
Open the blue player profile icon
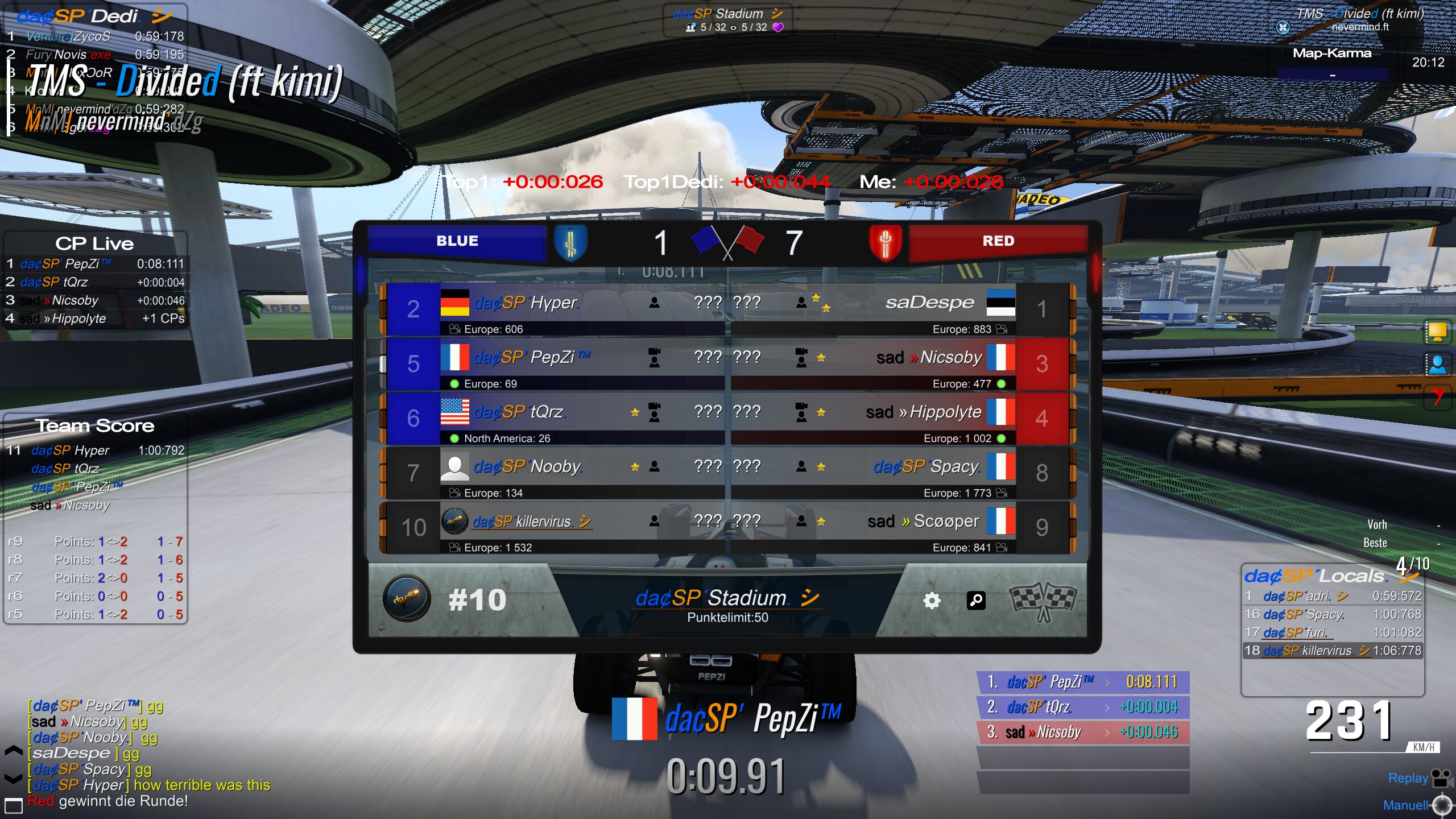click(x=1437, y=364)
